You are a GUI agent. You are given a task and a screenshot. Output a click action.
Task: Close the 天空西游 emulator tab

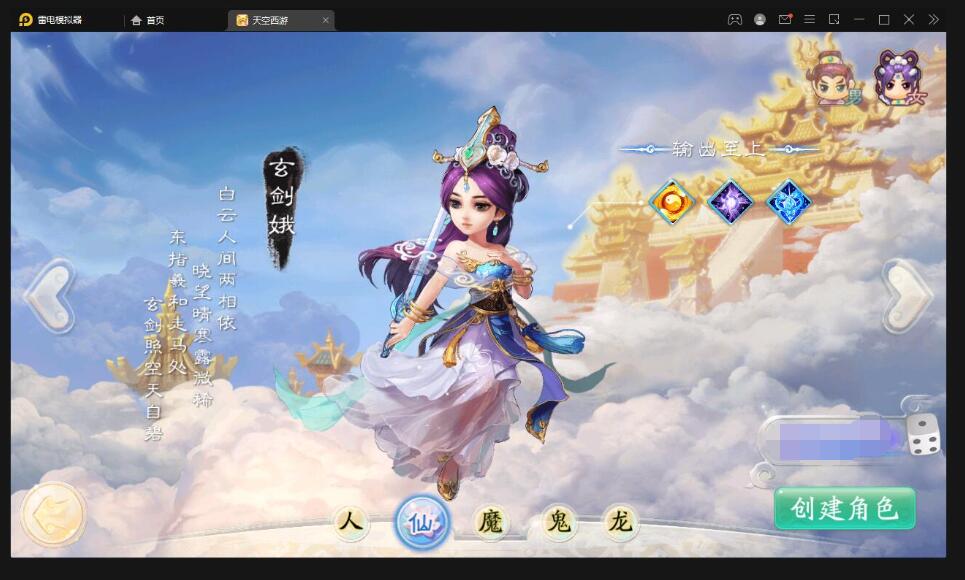[326, 20]
